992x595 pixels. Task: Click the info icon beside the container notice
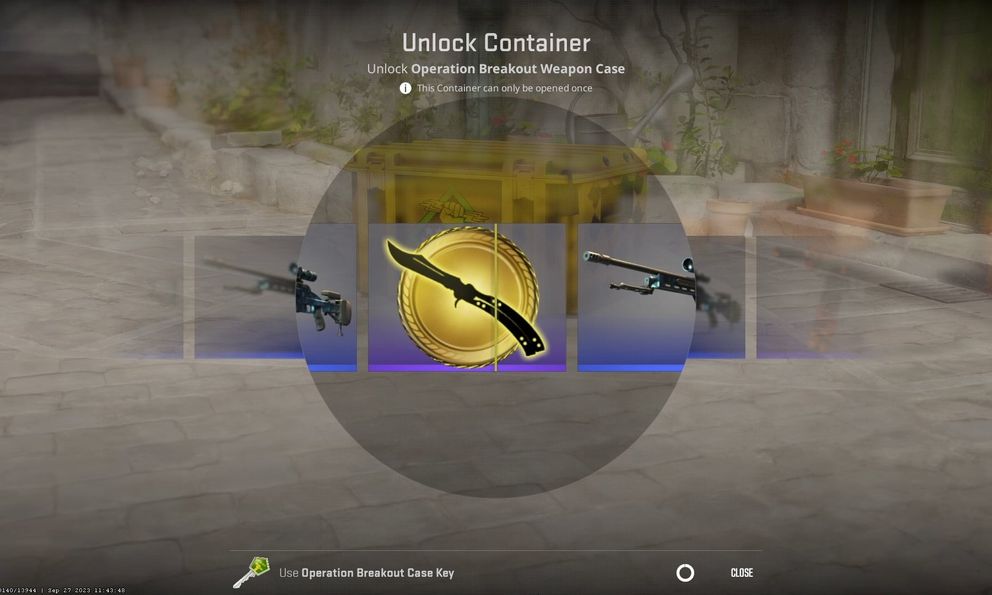pos(405,88)
